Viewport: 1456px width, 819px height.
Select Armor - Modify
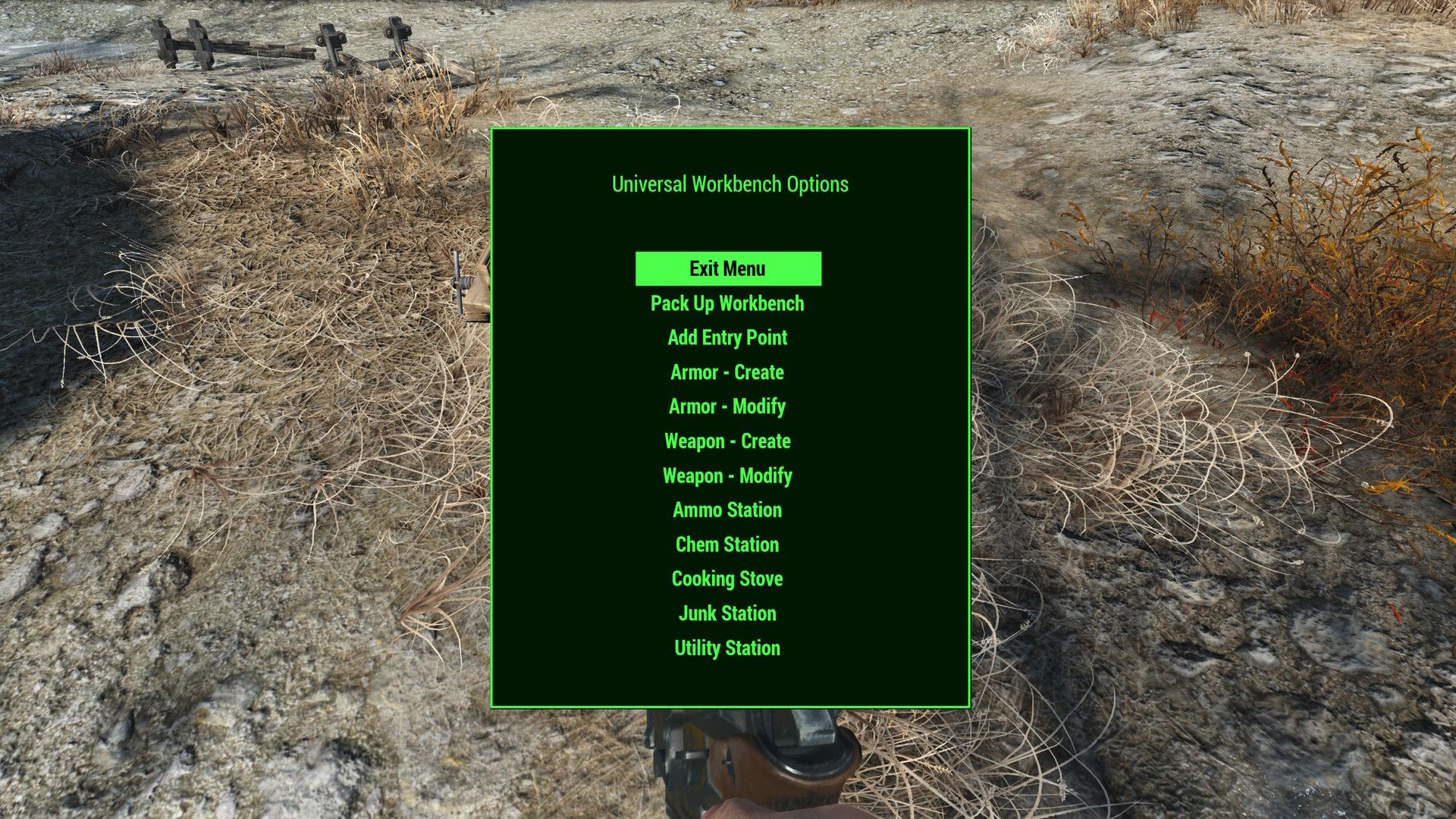coord(727,406)
